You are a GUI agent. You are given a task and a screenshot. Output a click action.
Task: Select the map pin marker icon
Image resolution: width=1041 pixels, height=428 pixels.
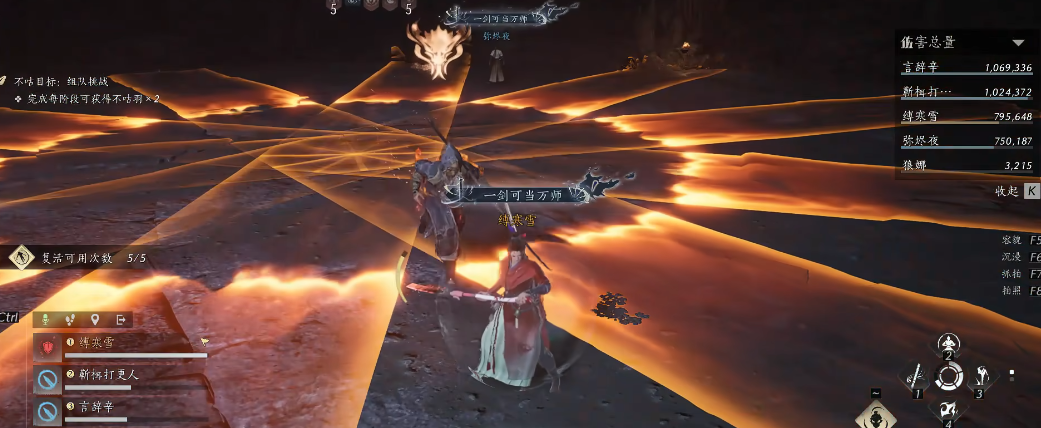95,320
